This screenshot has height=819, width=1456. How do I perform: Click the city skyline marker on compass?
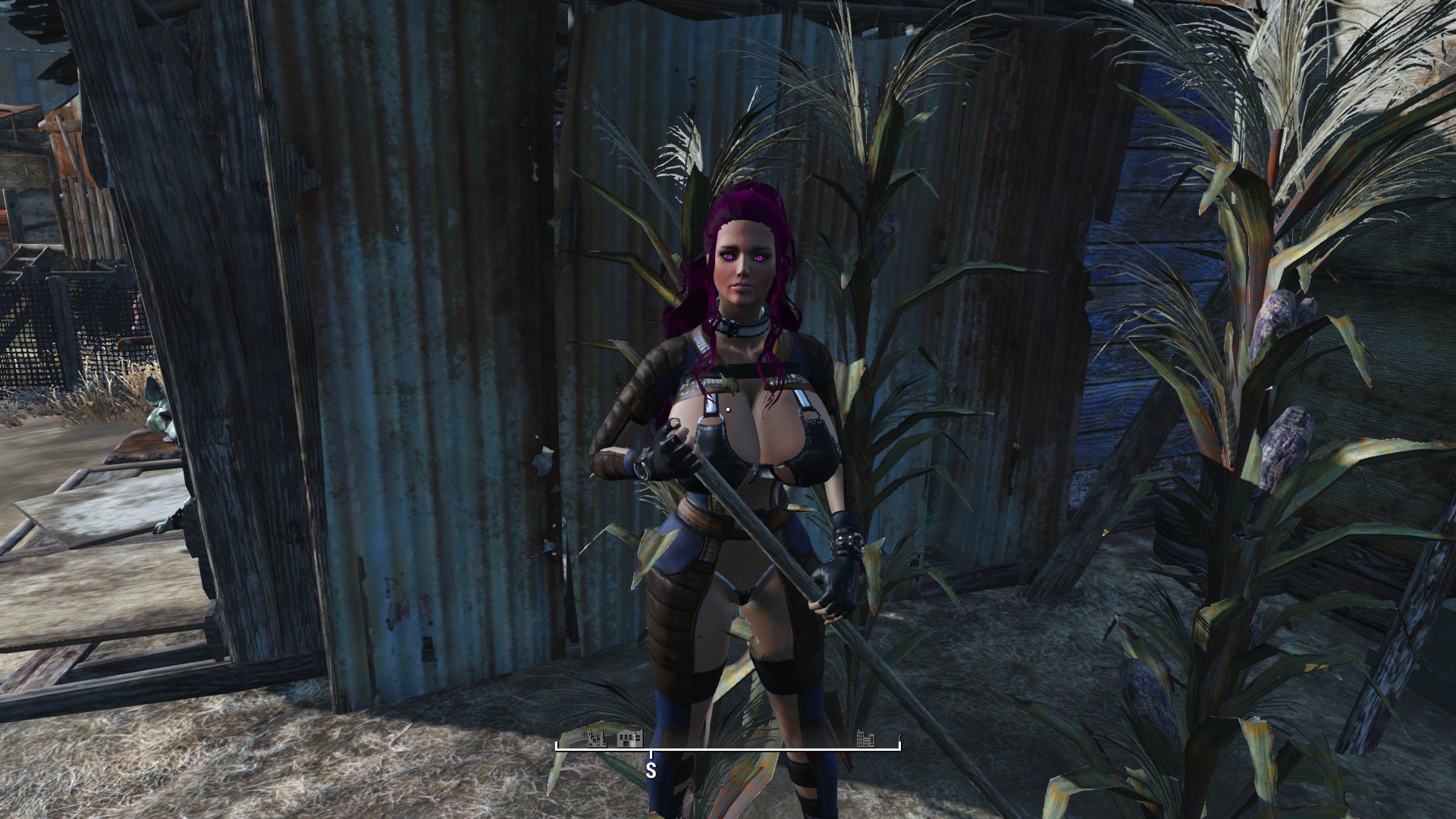pos(865,738)
